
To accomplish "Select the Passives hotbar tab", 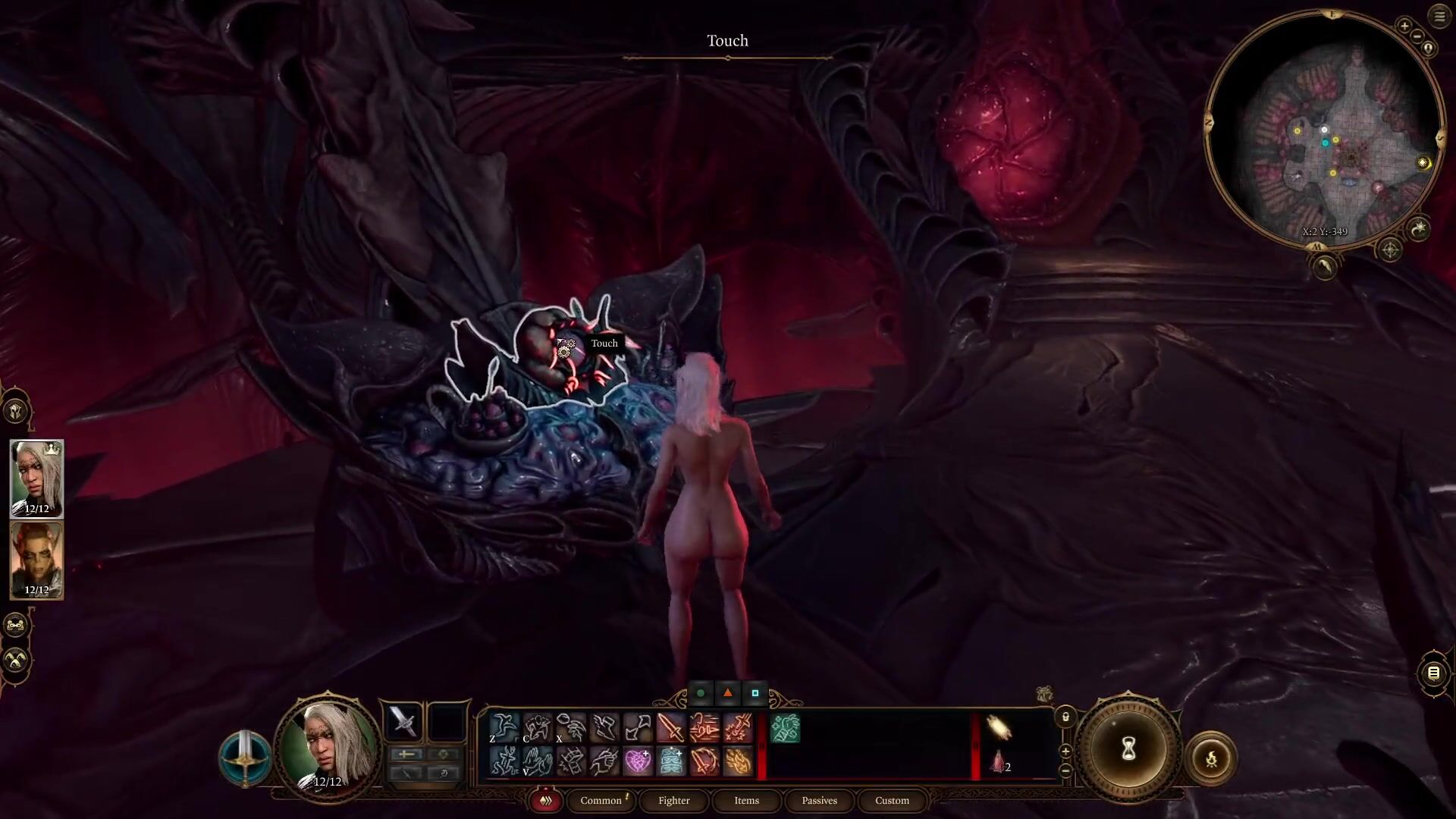I will [820, 800].
